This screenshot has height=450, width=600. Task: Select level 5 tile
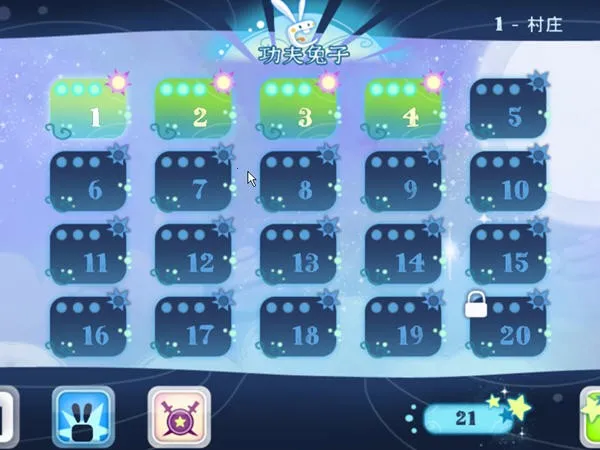tap(509, 110)
